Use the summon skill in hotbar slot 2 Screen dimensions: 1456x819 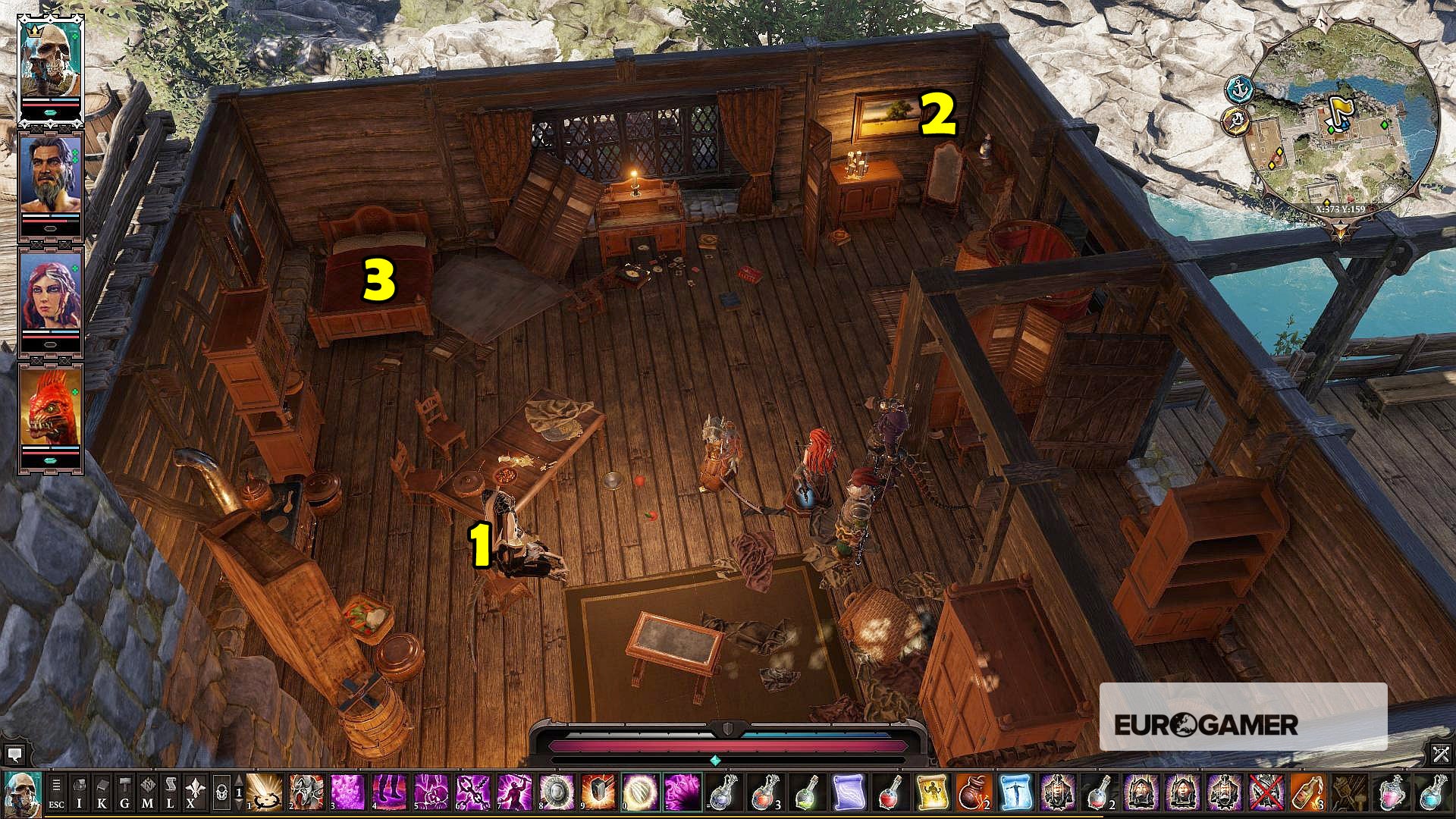(306, 793)
